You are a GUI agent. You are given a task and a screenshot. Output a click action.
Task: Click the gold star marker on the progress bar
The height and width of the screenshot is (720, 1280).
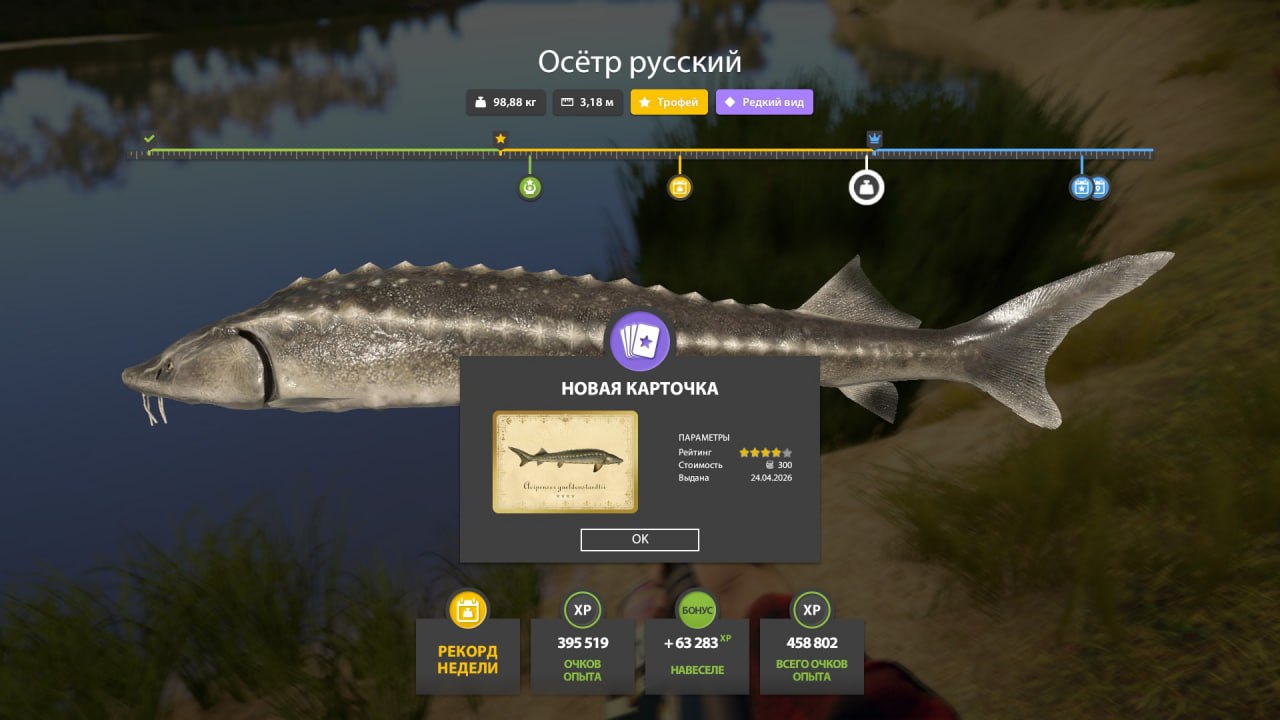point(500,139)
